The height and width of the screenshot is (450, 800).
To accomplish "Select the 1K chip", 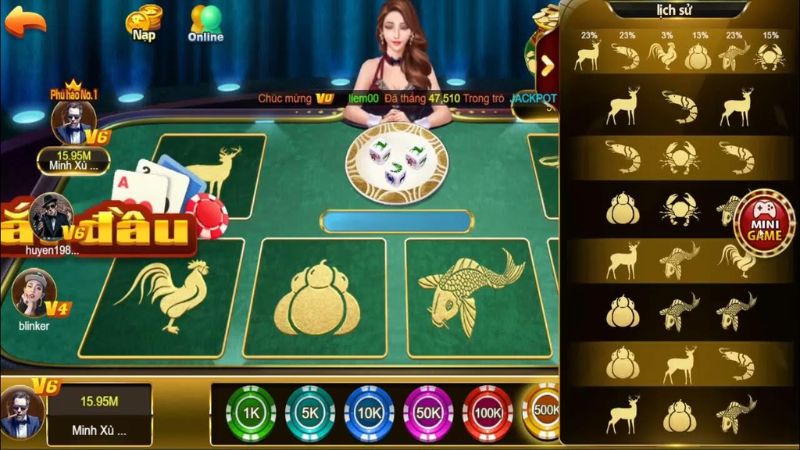I will (251, 412).
